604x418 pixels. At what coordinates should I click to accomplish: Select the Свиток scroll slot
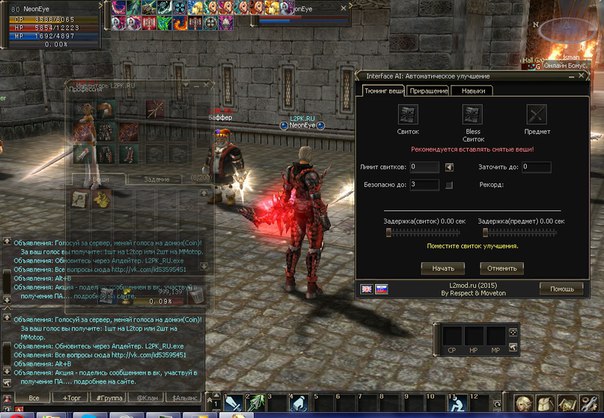click(408, 114)
